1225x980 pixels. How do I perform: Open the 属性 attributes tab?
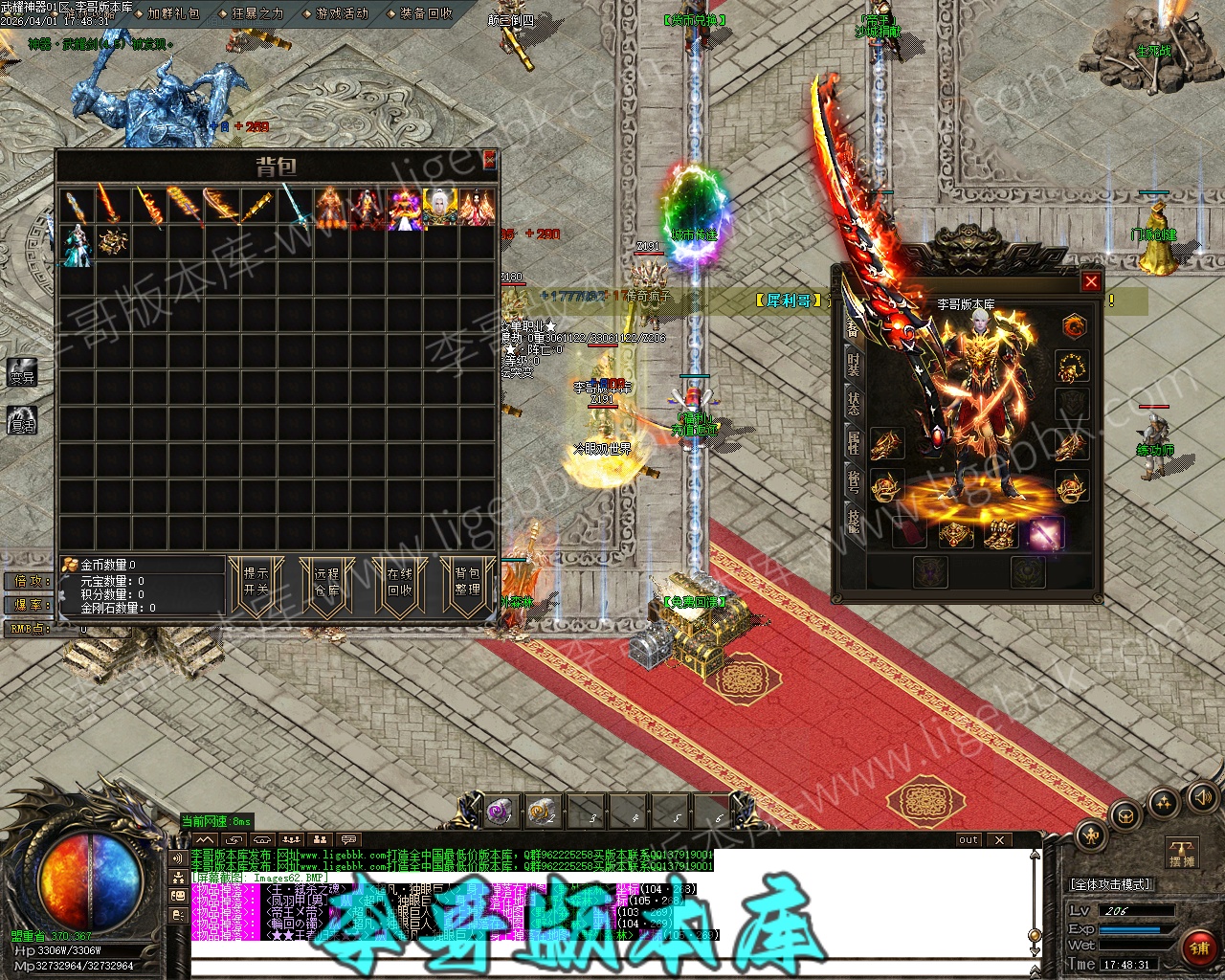click(x=853, y=442)
